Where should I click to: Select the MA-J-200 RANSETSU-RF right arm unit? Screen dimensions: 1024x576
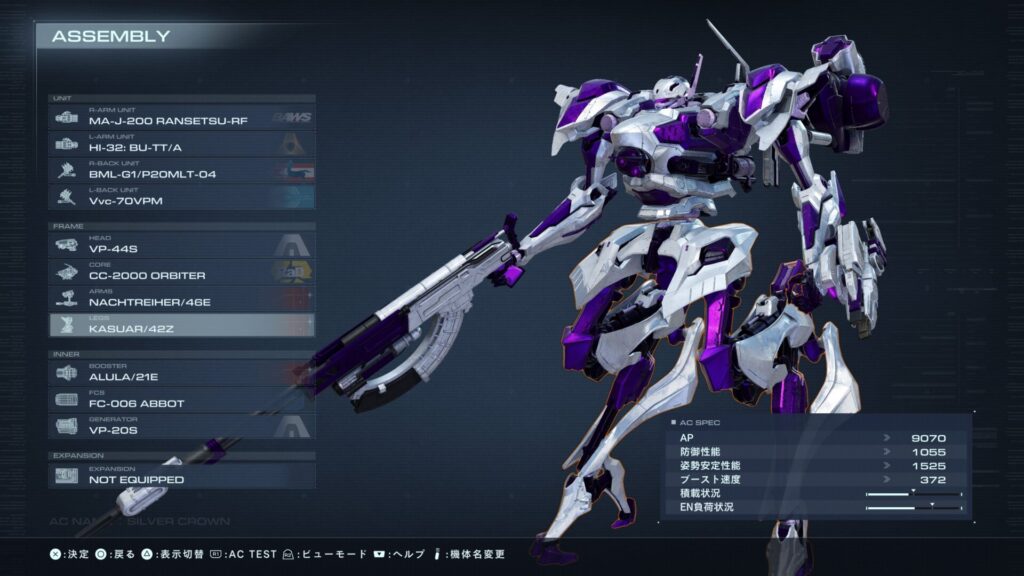click(x=182, y=117)
